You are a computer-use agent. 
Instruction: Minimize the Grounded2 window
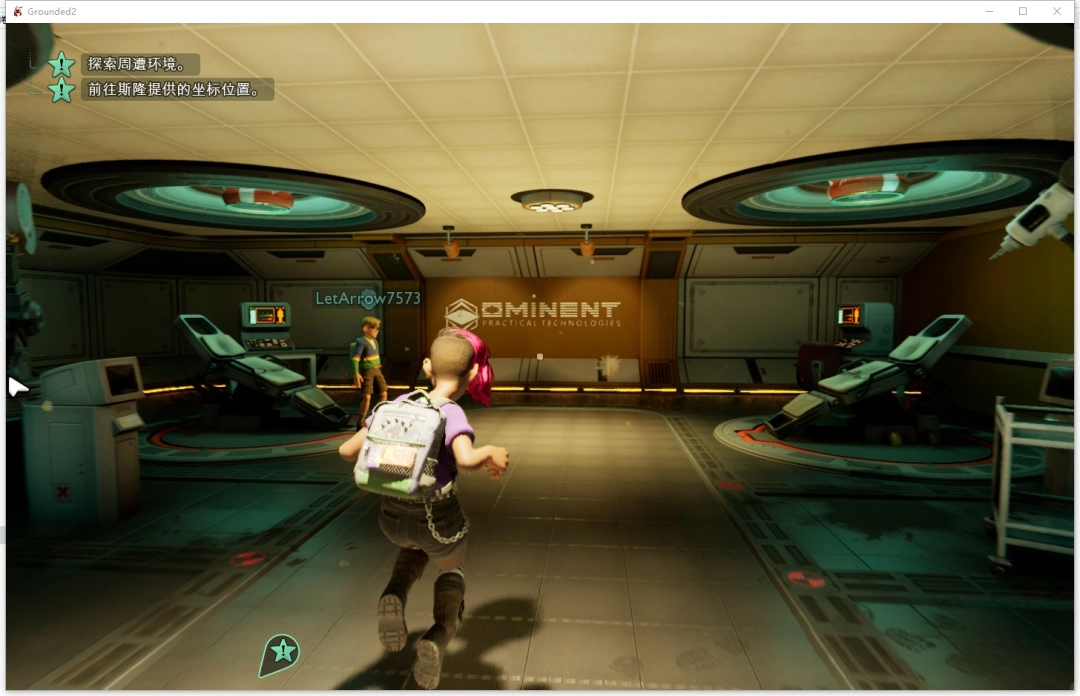[988, 11]
